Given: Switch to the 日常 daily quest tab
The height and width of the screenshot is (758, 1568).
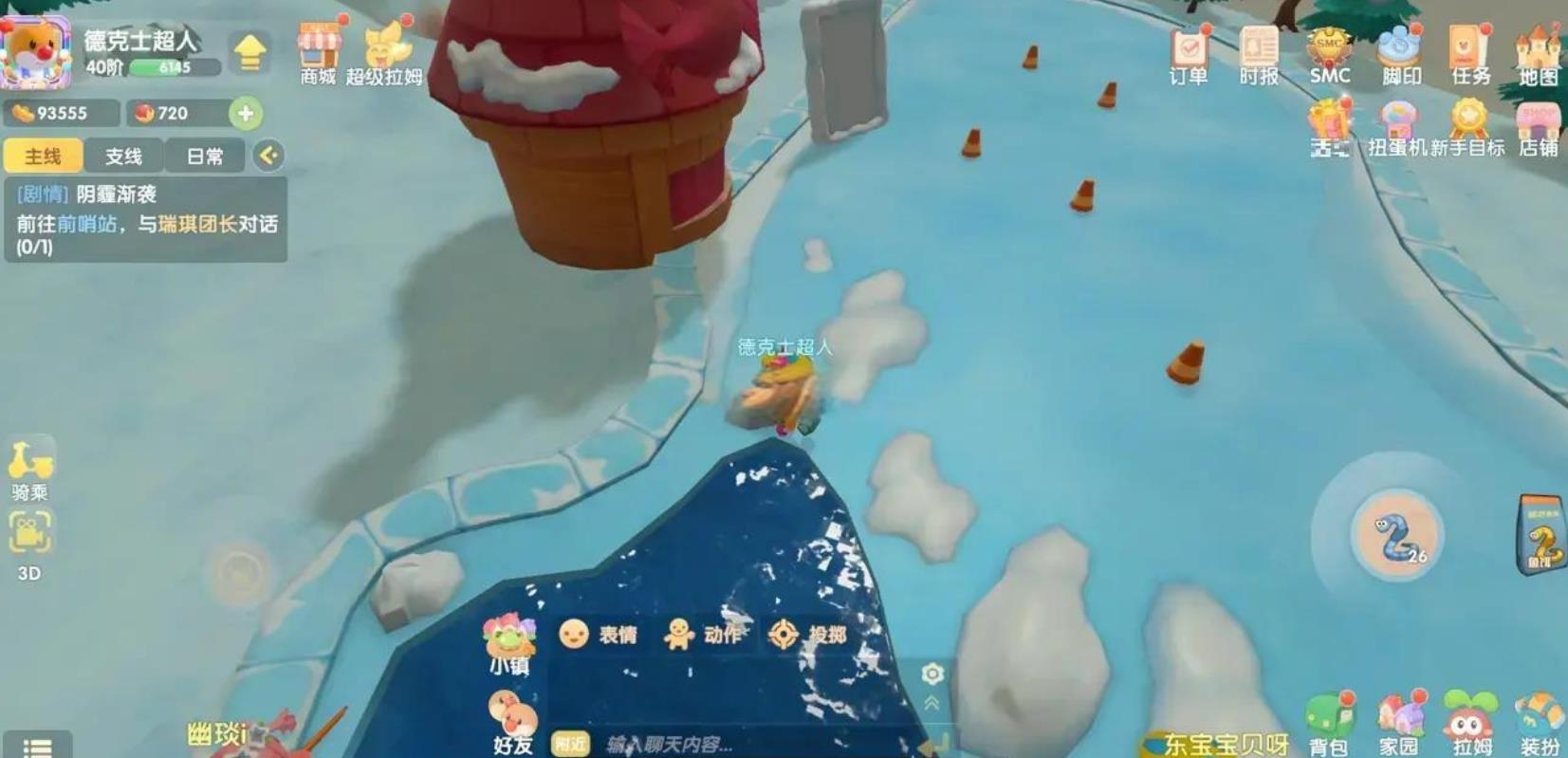Looking at the screenshot, I should click(205, 156).
